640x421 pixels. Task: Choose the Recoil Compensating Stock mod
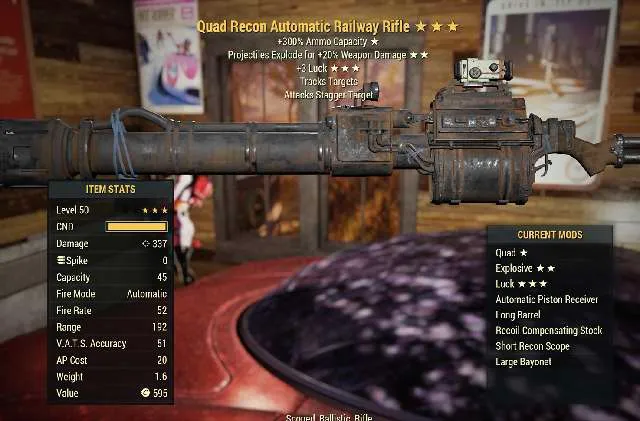549,330
